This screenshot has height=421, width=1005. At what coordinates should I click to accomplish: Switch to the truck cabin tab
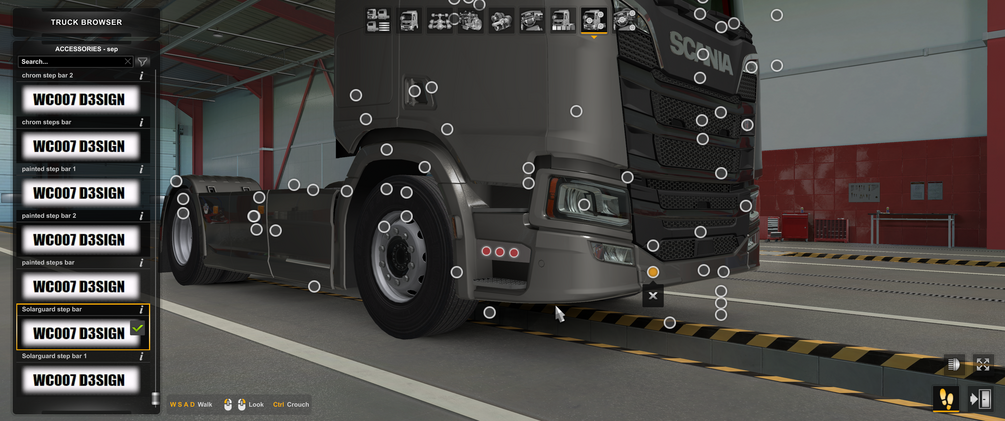tap(409, 20)
